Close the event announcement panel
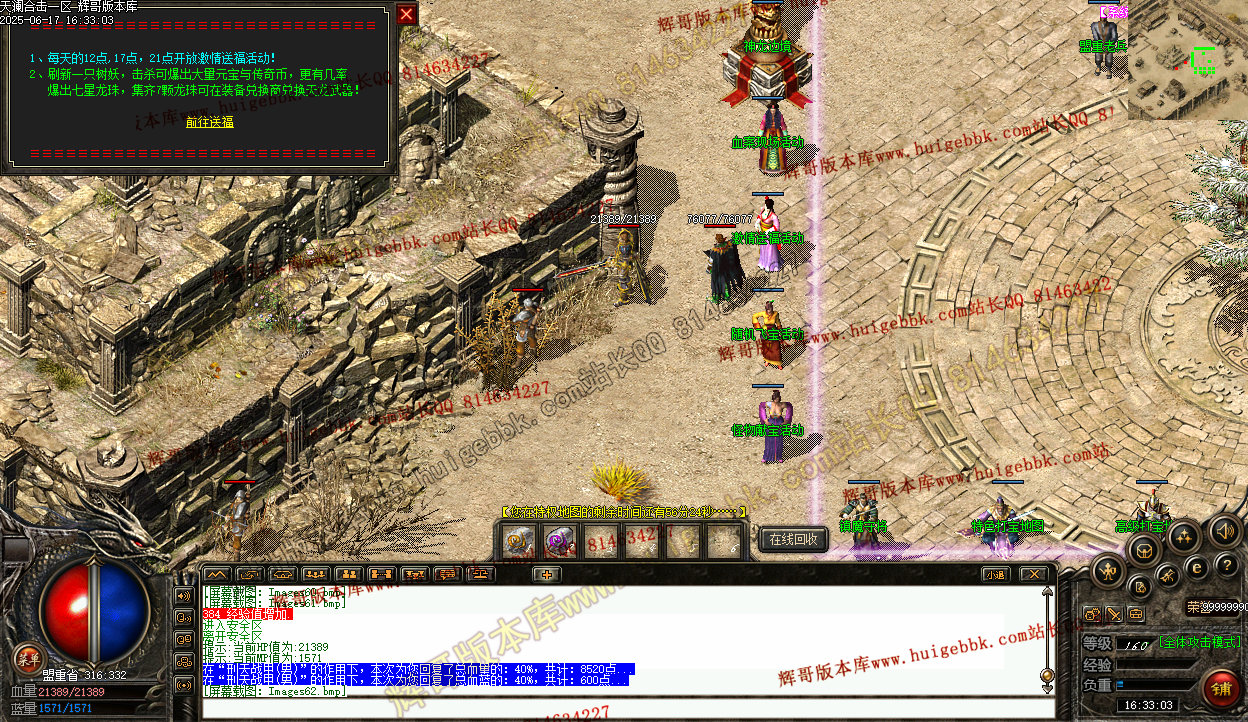This screenshot has height=722, width=1248. [x=406, y=14]
